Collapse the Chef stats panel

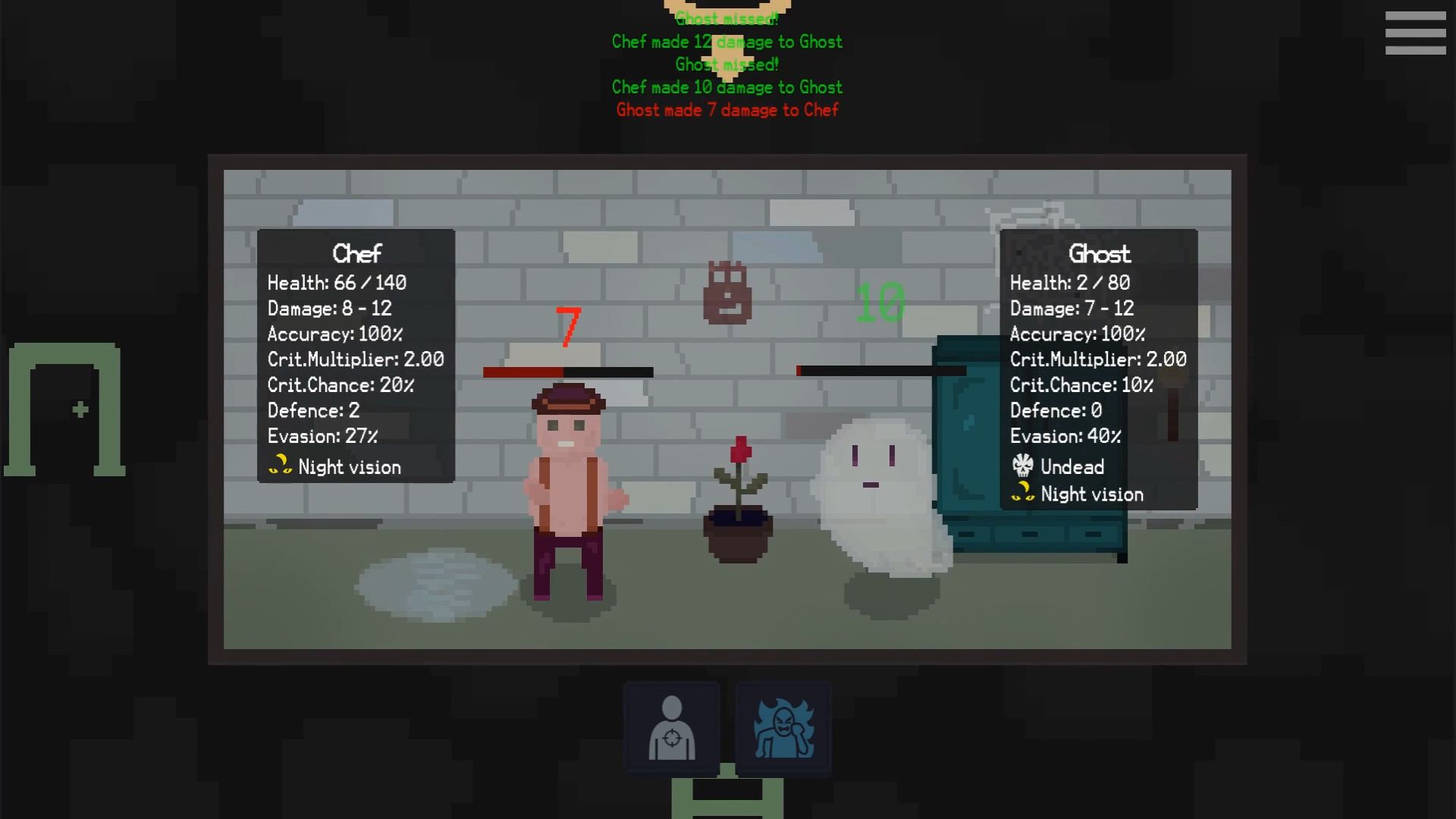pos(356,253)
